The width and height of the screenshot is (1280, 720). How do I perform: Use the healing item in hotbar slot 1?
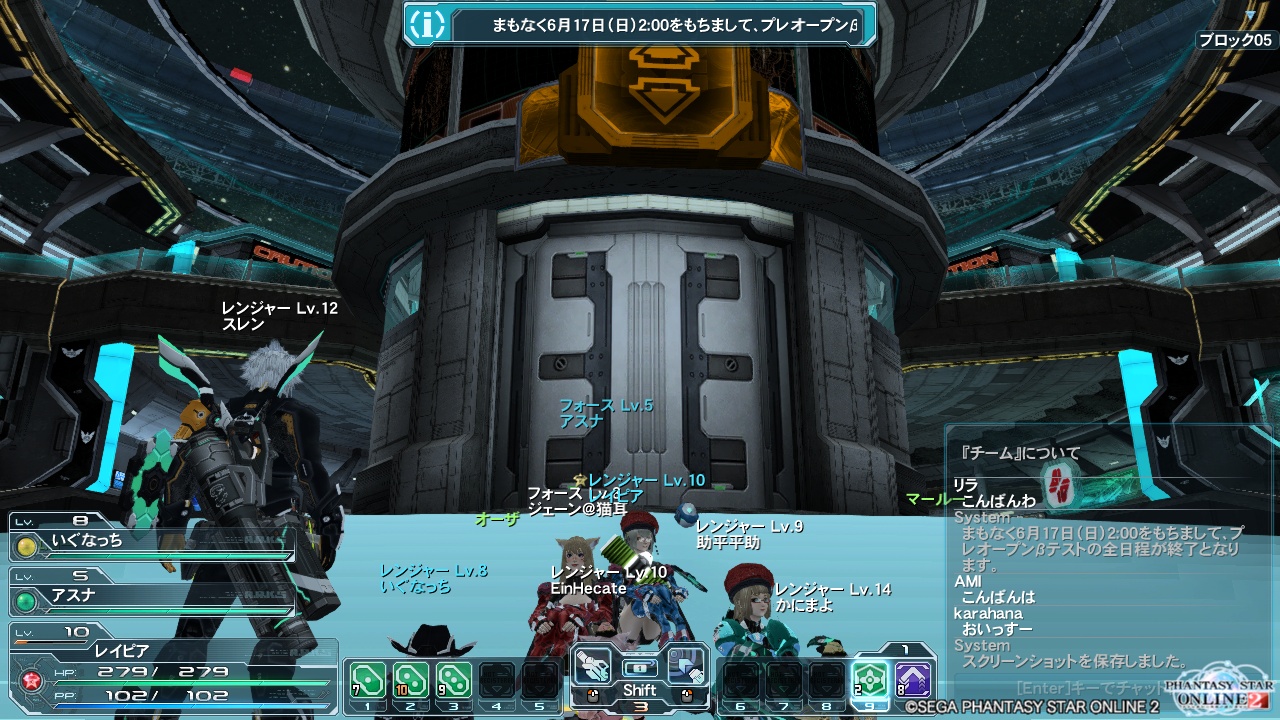pos(368,681)
